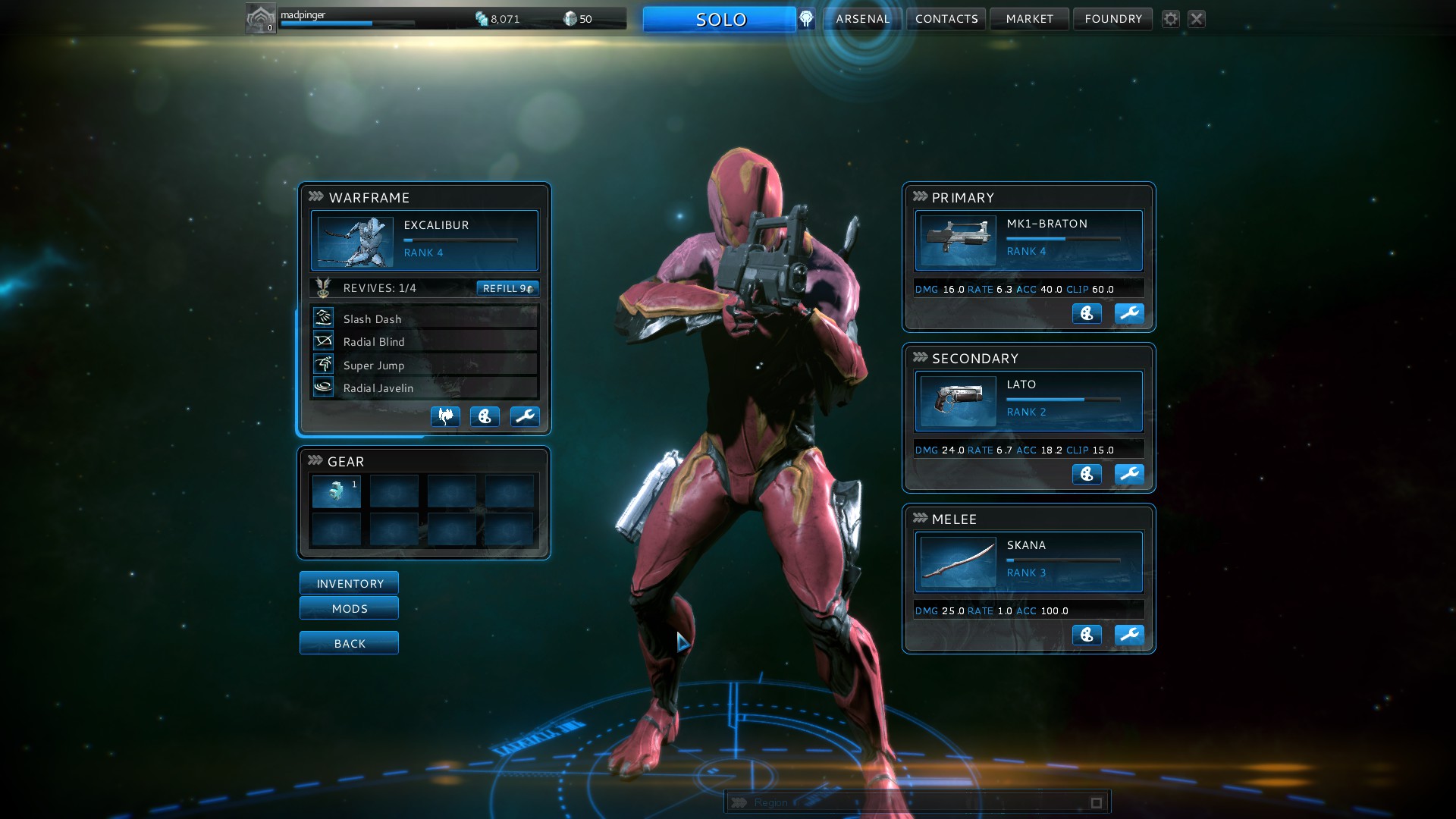
Task: Open the Mods screen
Action: (349, 608)
